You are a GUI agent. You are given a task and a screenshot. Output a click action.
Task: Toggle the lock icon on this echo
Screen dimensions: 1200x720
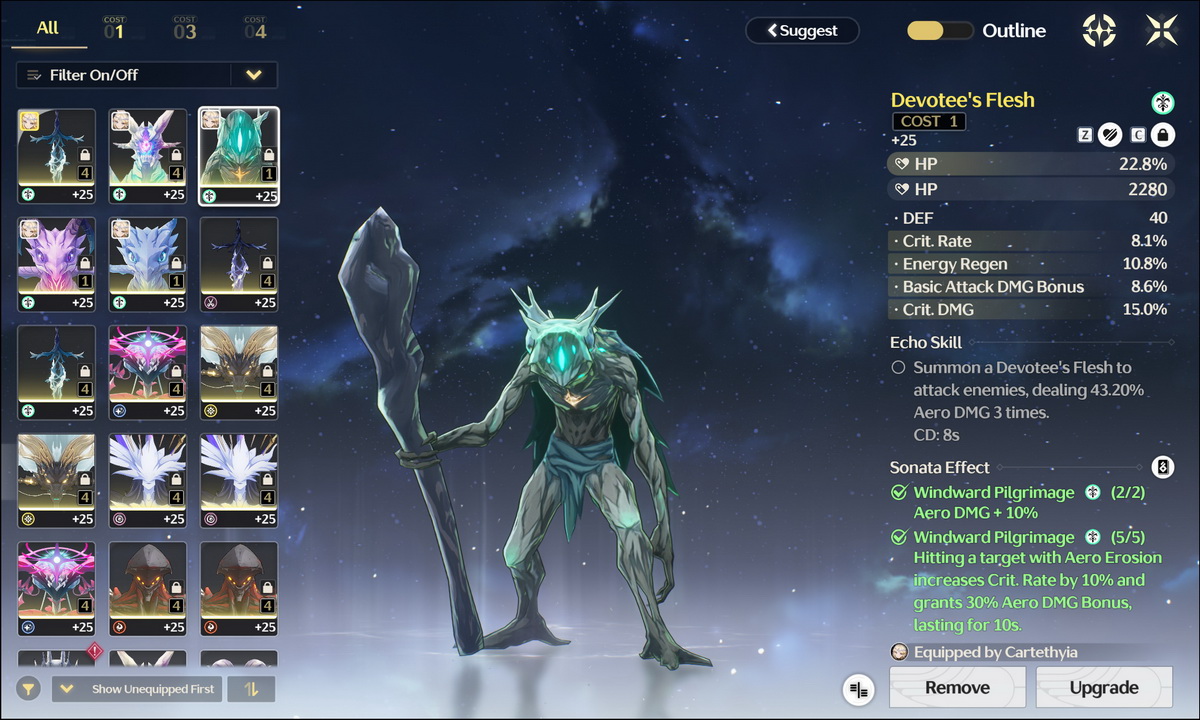point(1162,134)
